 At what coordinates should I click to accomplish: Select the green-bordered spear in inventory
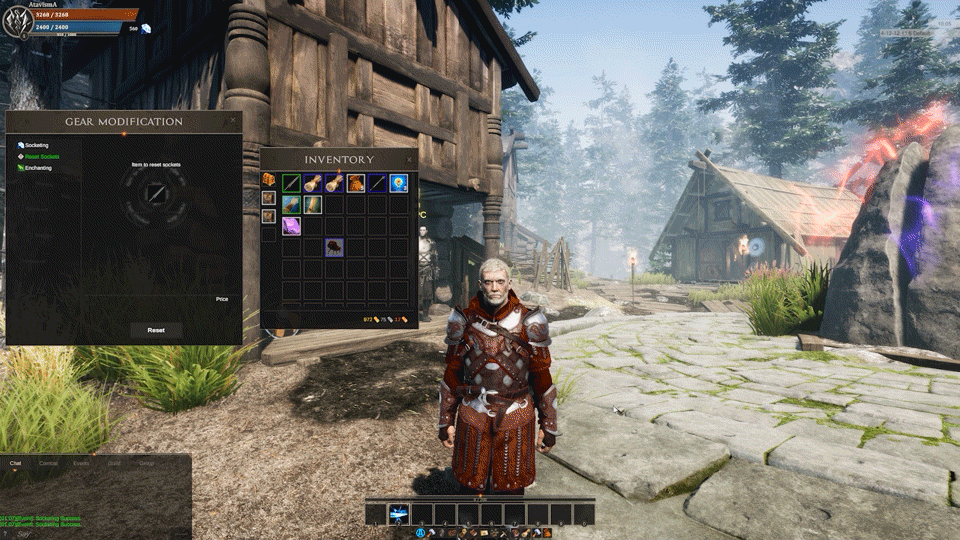(291, 183)
